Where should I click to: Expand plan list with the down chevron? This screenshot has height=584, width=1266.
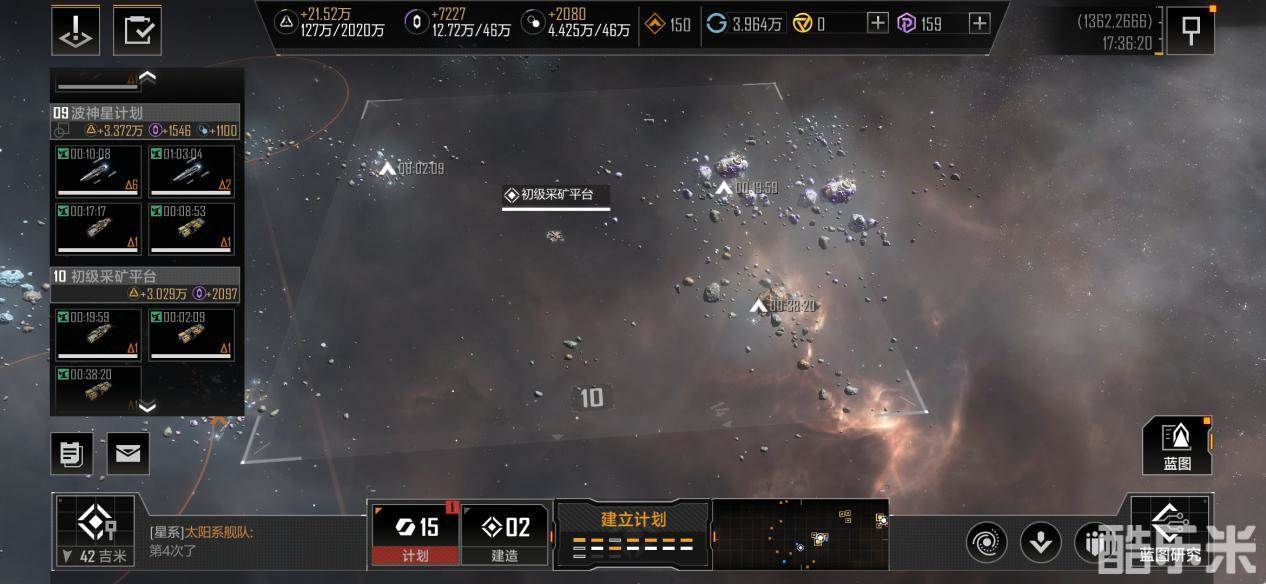pos(147,406)
